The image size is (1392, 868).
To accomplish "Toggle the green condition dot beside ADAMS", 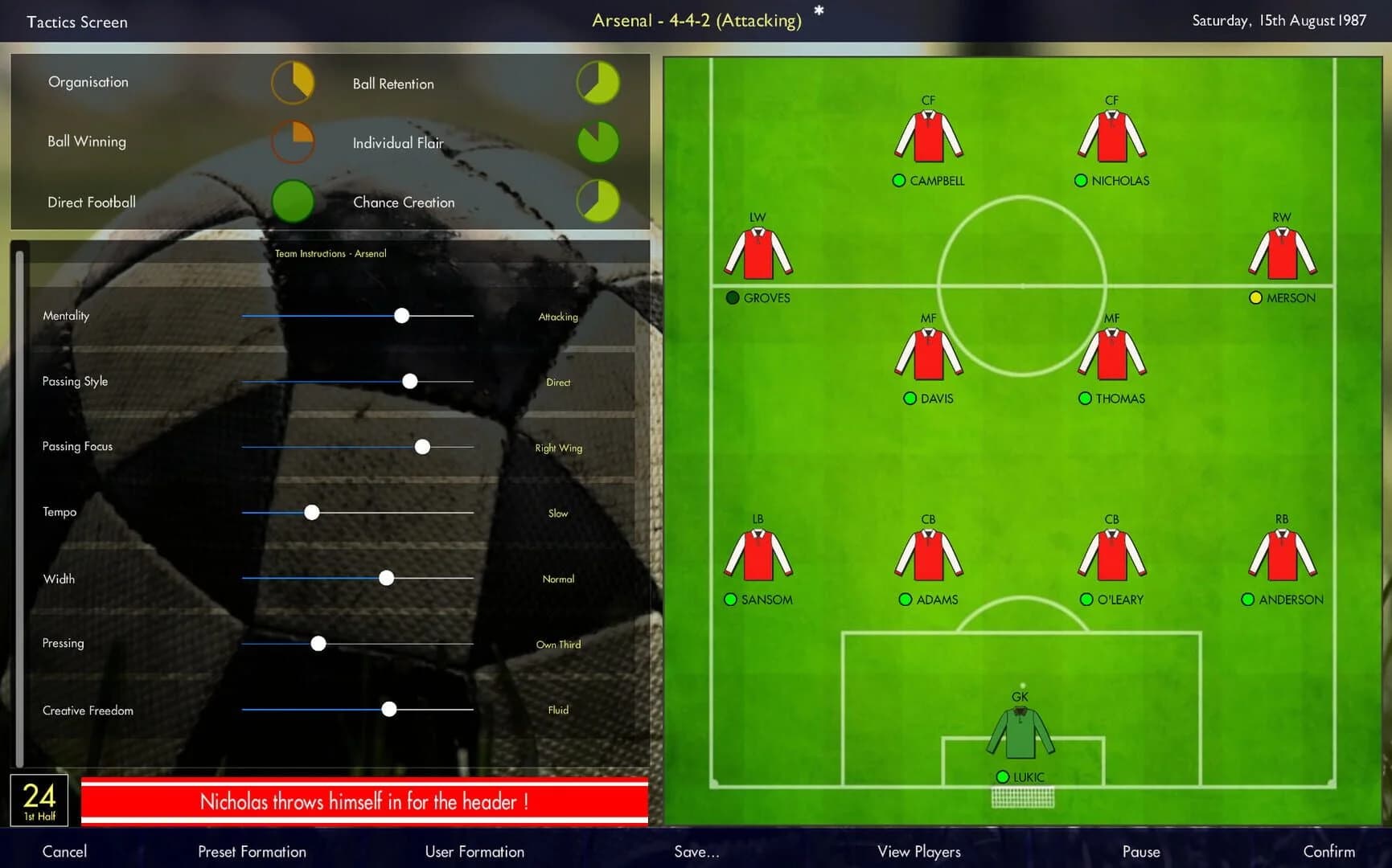I will coord(904,599).
